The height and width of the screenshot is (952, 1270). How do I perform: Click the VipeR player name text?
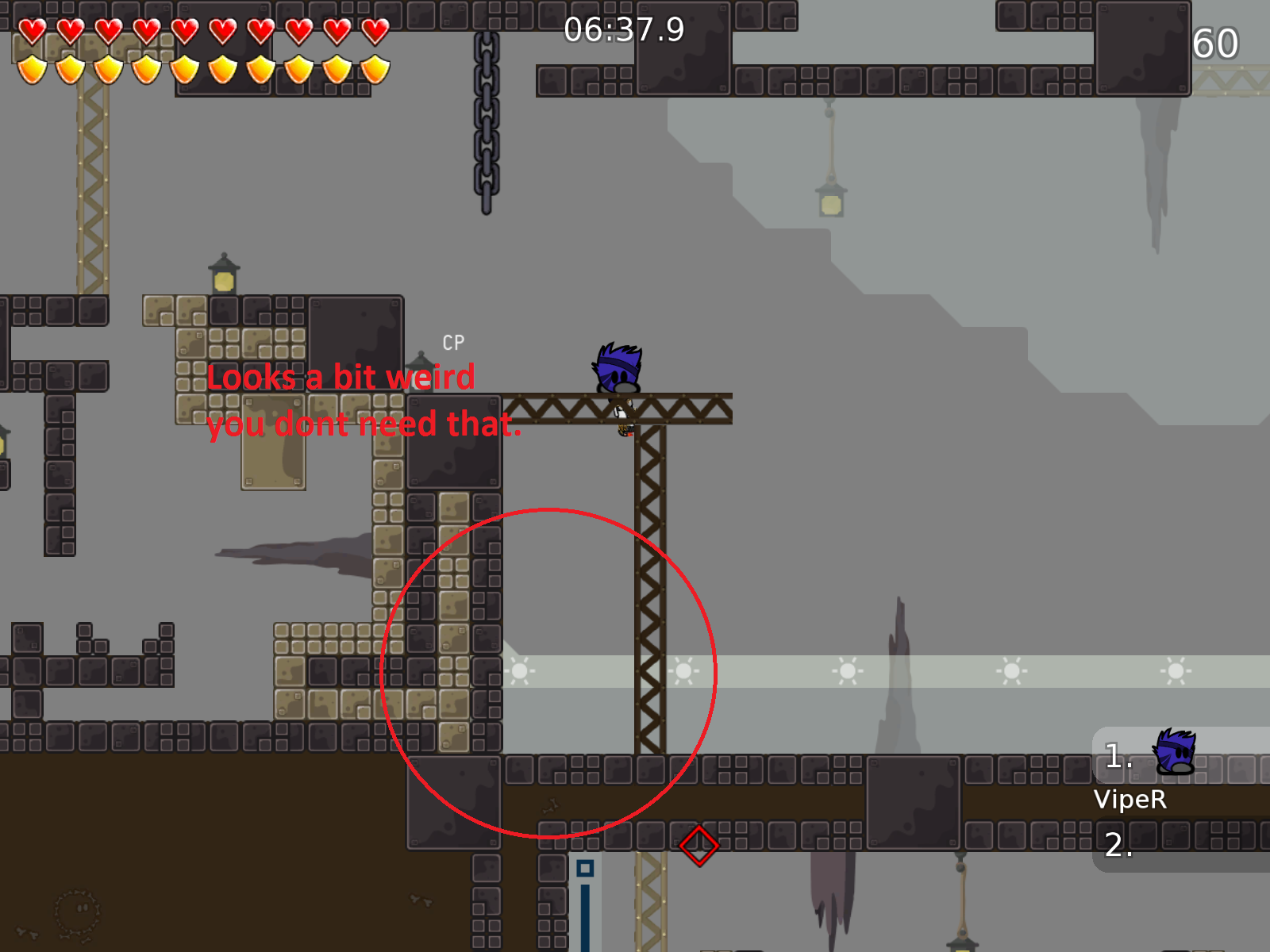click(x=1131, y=800)
